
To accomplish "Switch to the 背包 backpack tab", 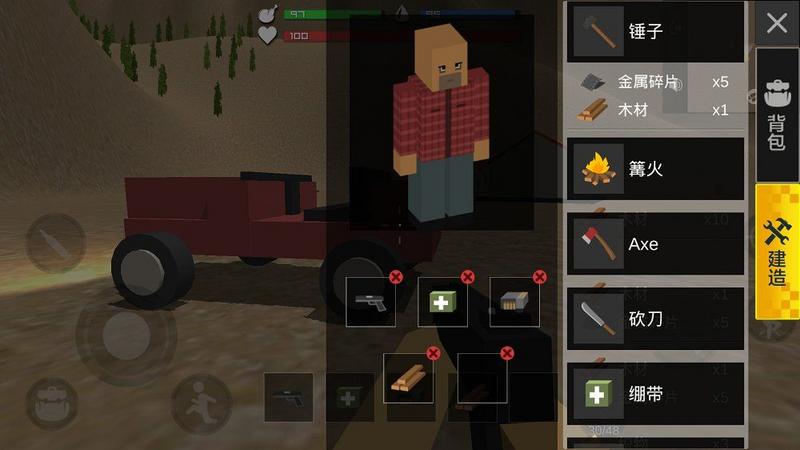I will (x=776, y=116).
